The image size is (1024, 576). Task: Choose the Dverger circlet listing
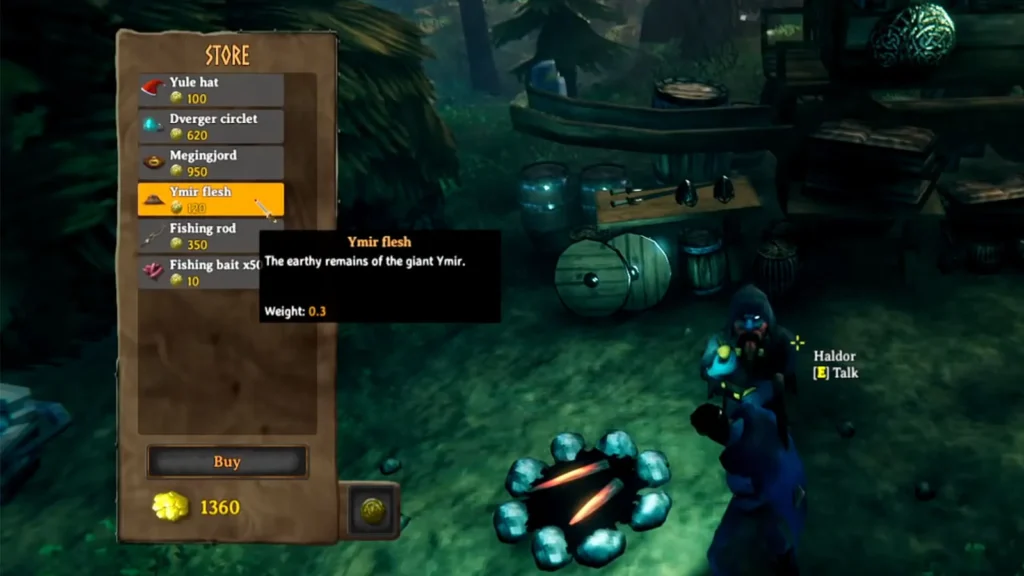click(211, 126)
